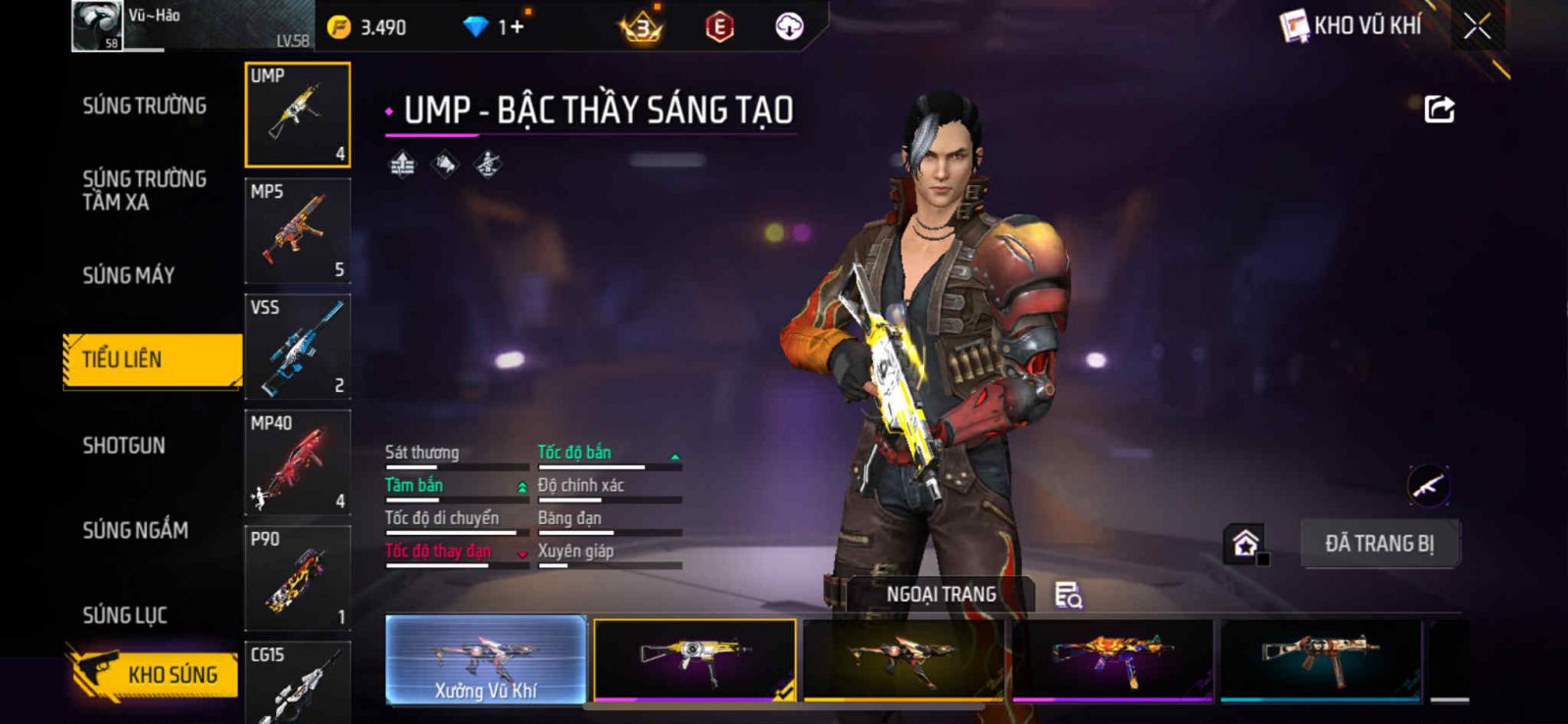Share the UMP skin
The image size is (1568, 724).
click(1439, 109)
